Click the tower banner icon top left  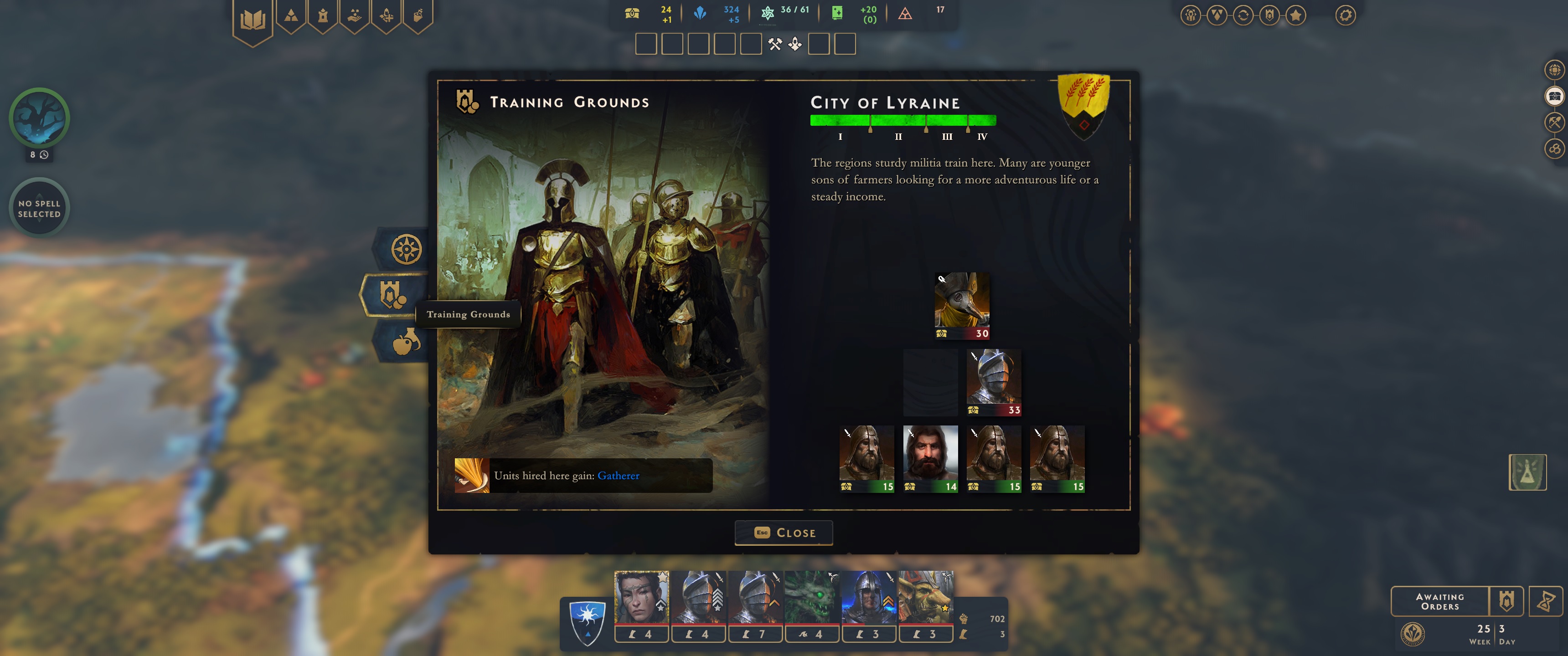(x=323, y=16)
